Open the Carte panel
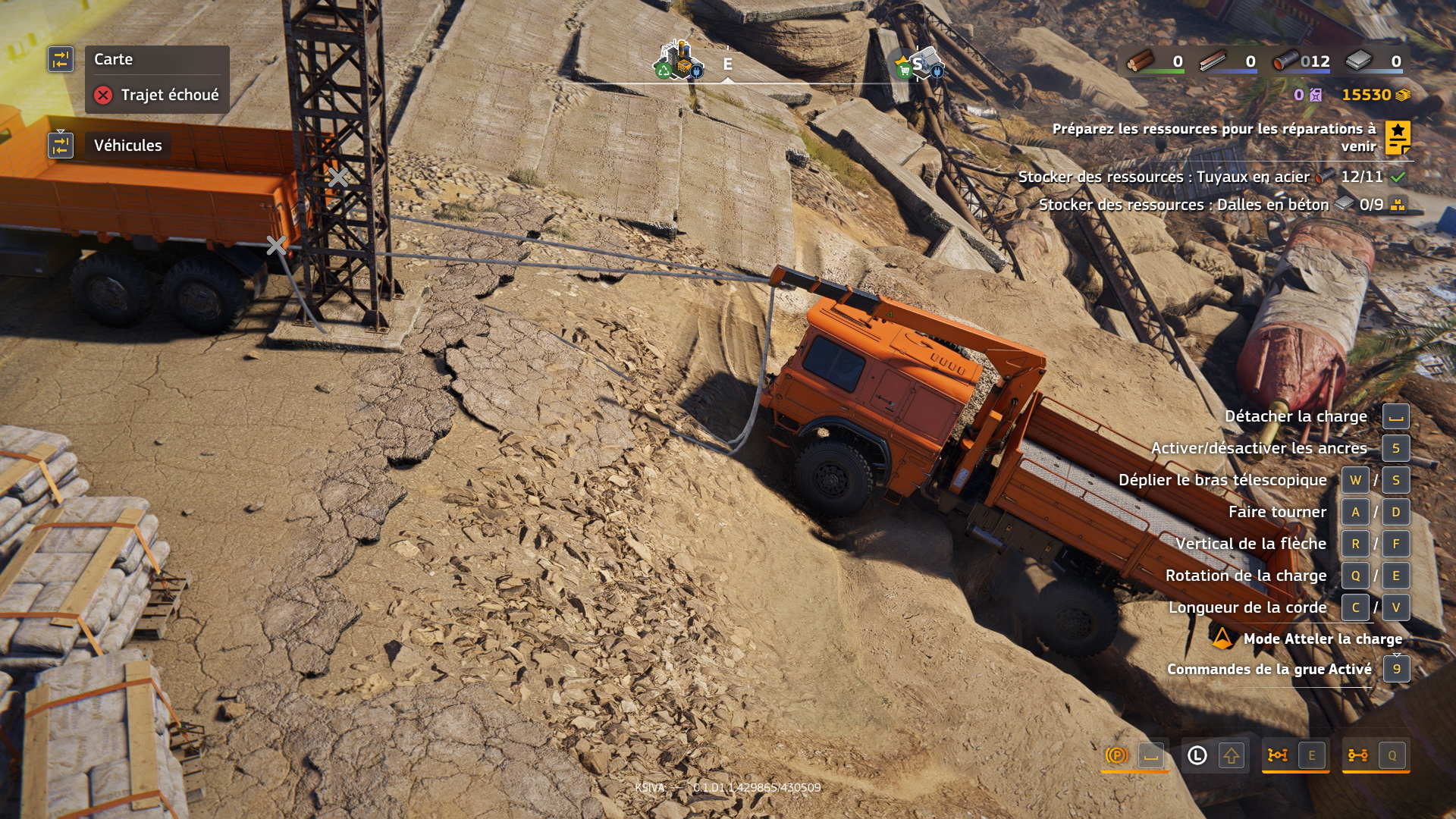 (114, 59)
